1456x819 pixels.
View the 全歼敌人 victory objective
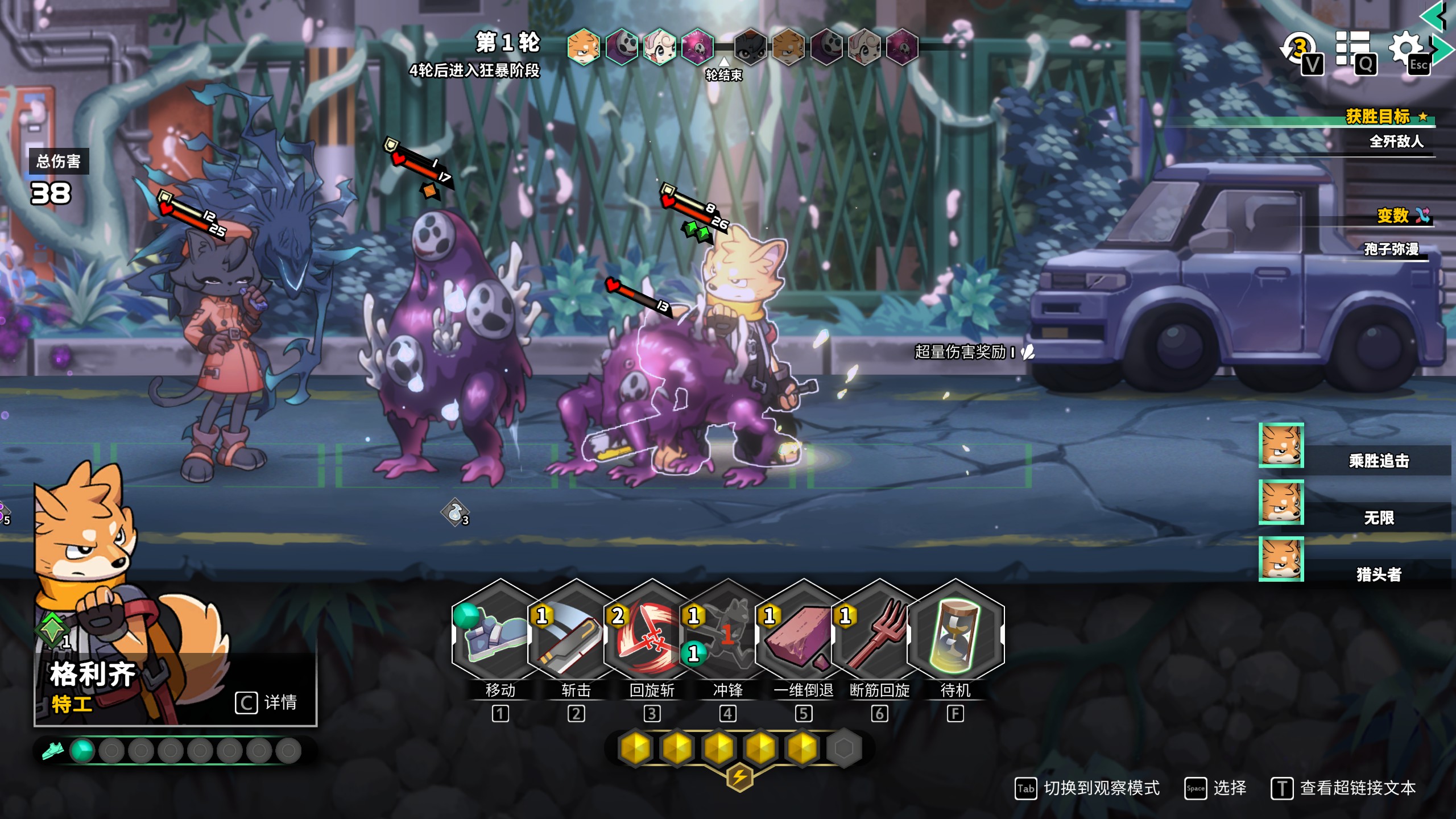coord(1396,141)
